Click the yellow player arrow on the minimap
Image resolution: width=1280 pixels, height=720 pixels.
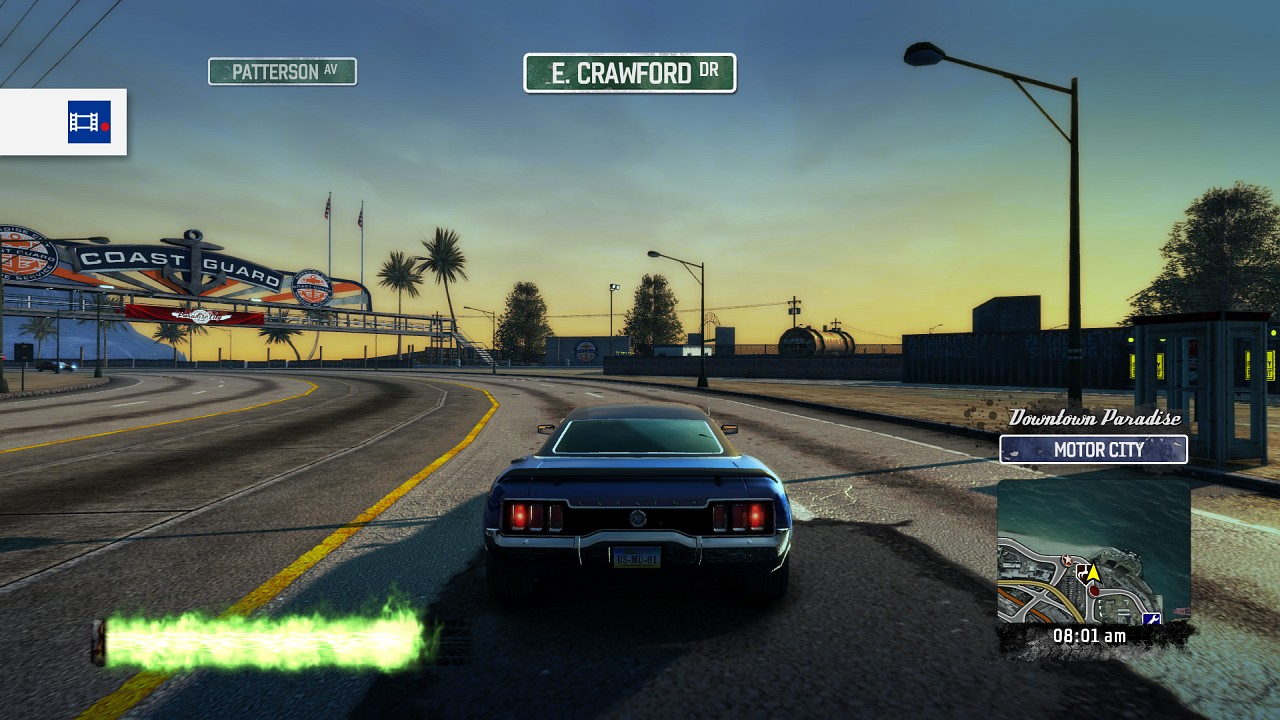(1094, 573)
